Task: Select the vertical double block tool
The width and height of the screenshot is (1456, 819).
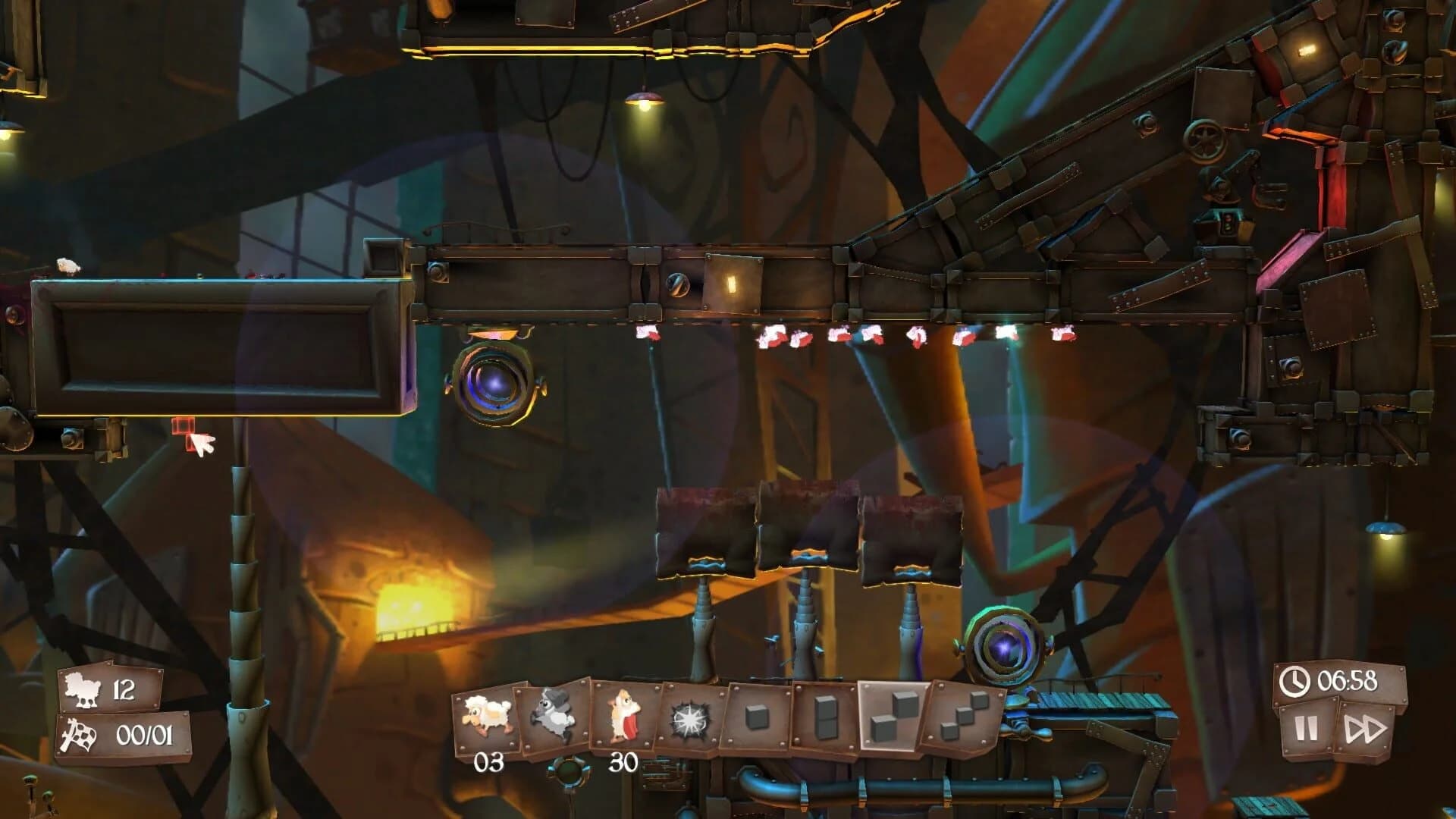Action: [x=827, y=715]
